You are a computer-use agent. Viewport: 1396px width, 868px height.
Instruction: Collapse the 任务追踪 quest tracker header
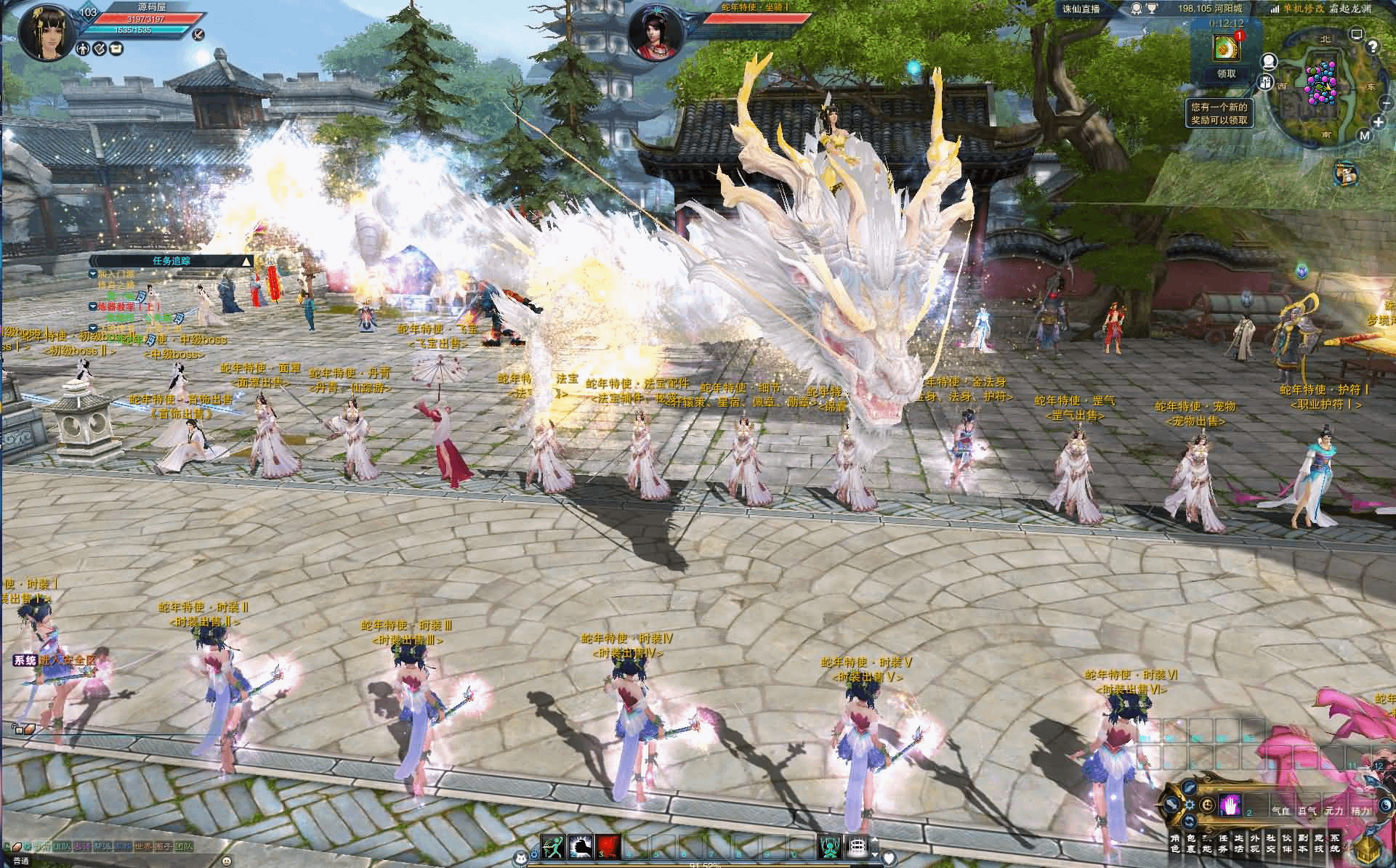click(247, 261)
